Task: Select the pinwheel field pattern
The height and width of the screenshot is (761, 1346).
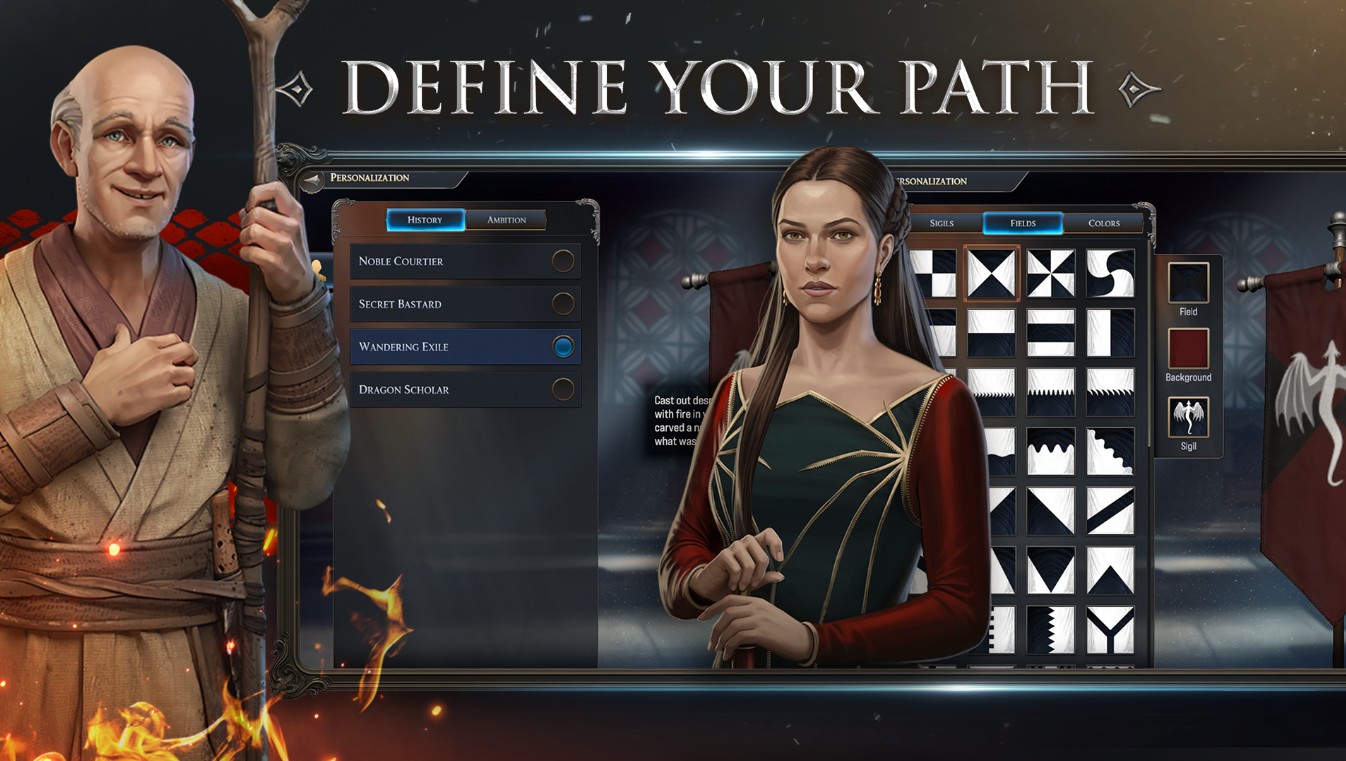Action: click(1053, 272)
